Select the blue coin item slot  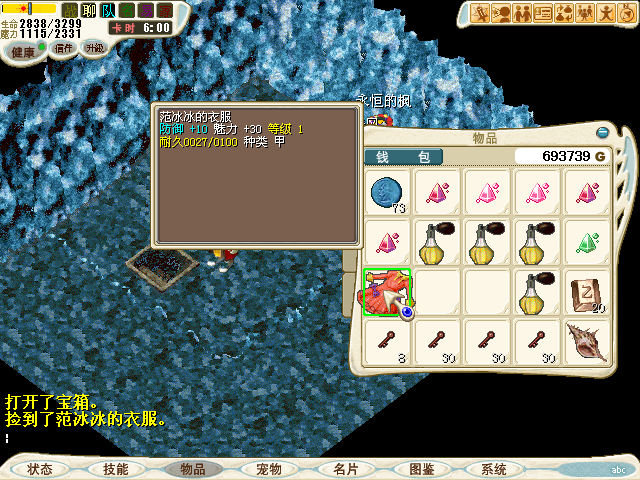387,192
